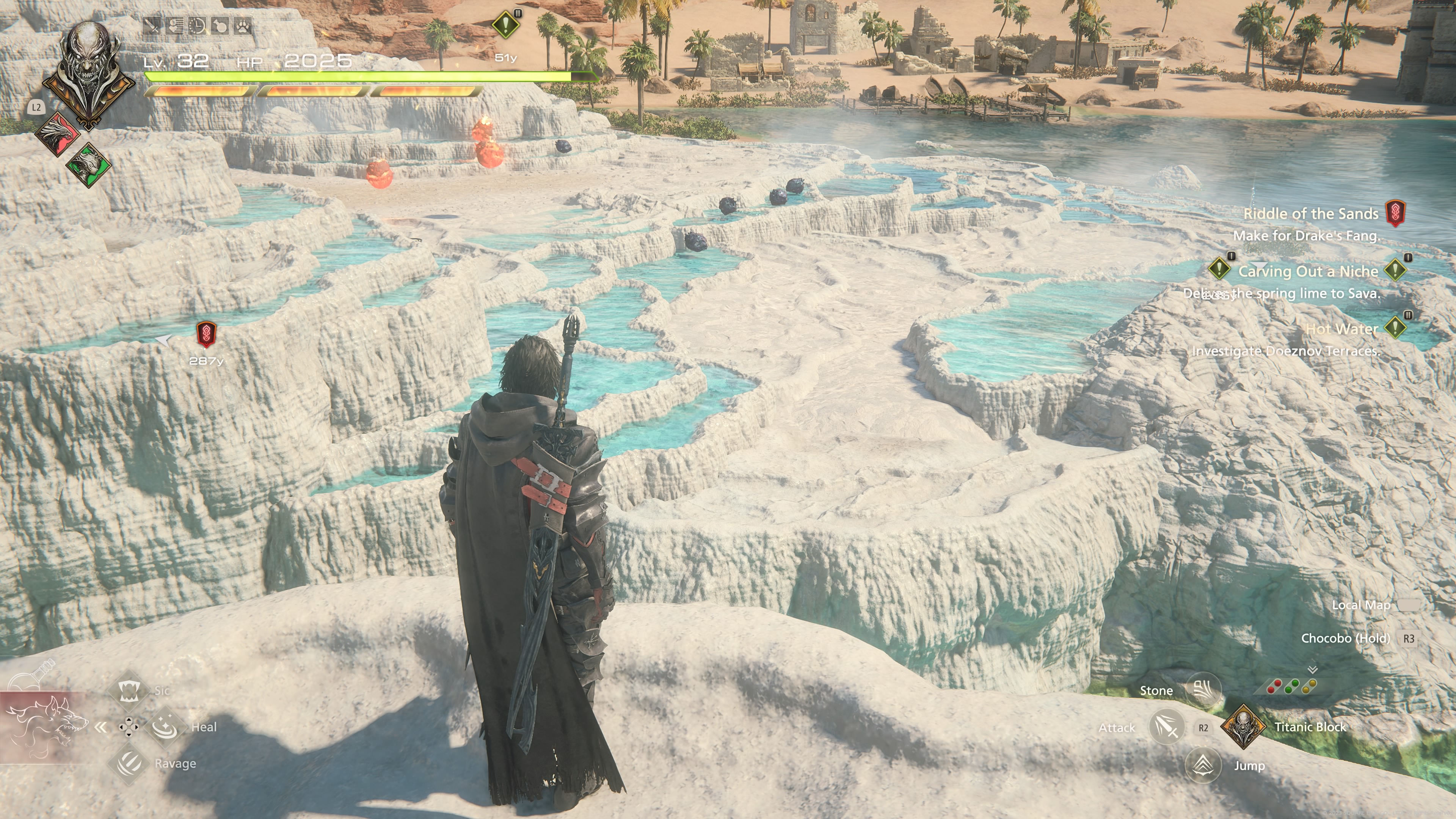The width and height of the screenshot is (1456, 819).
Task: Activate Torgal's Ravage command
Action: [129, 763]
